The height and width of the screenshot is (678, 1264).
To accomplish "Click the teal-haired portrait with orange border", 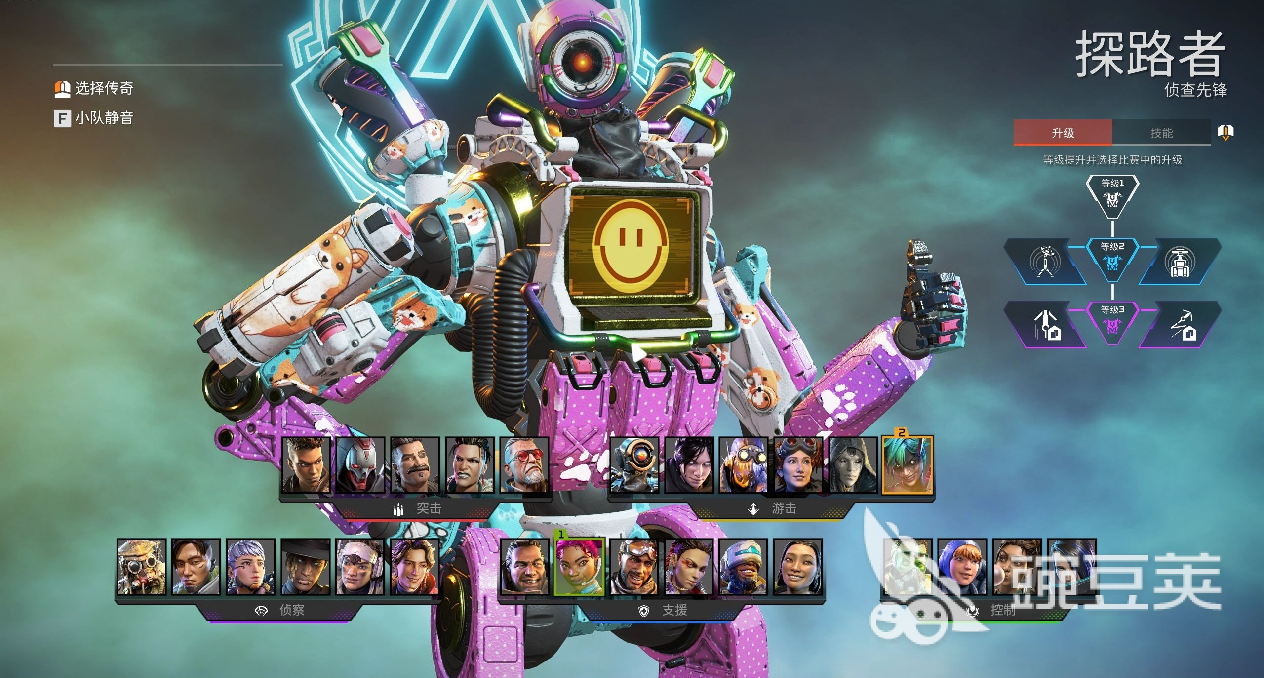I will [x=908, y=465].
